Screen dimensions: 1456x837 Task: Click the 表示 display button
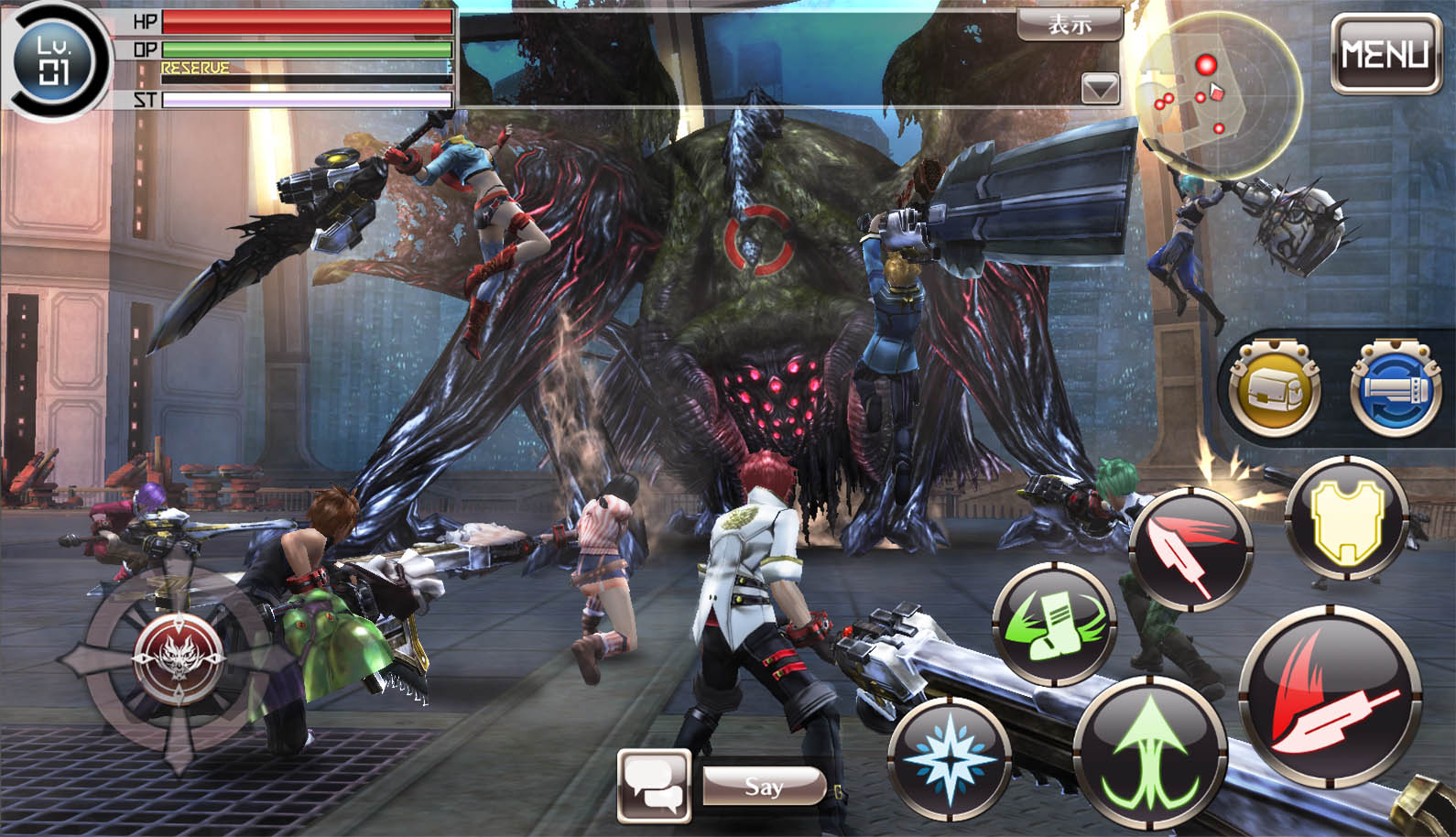[1070, 24]
